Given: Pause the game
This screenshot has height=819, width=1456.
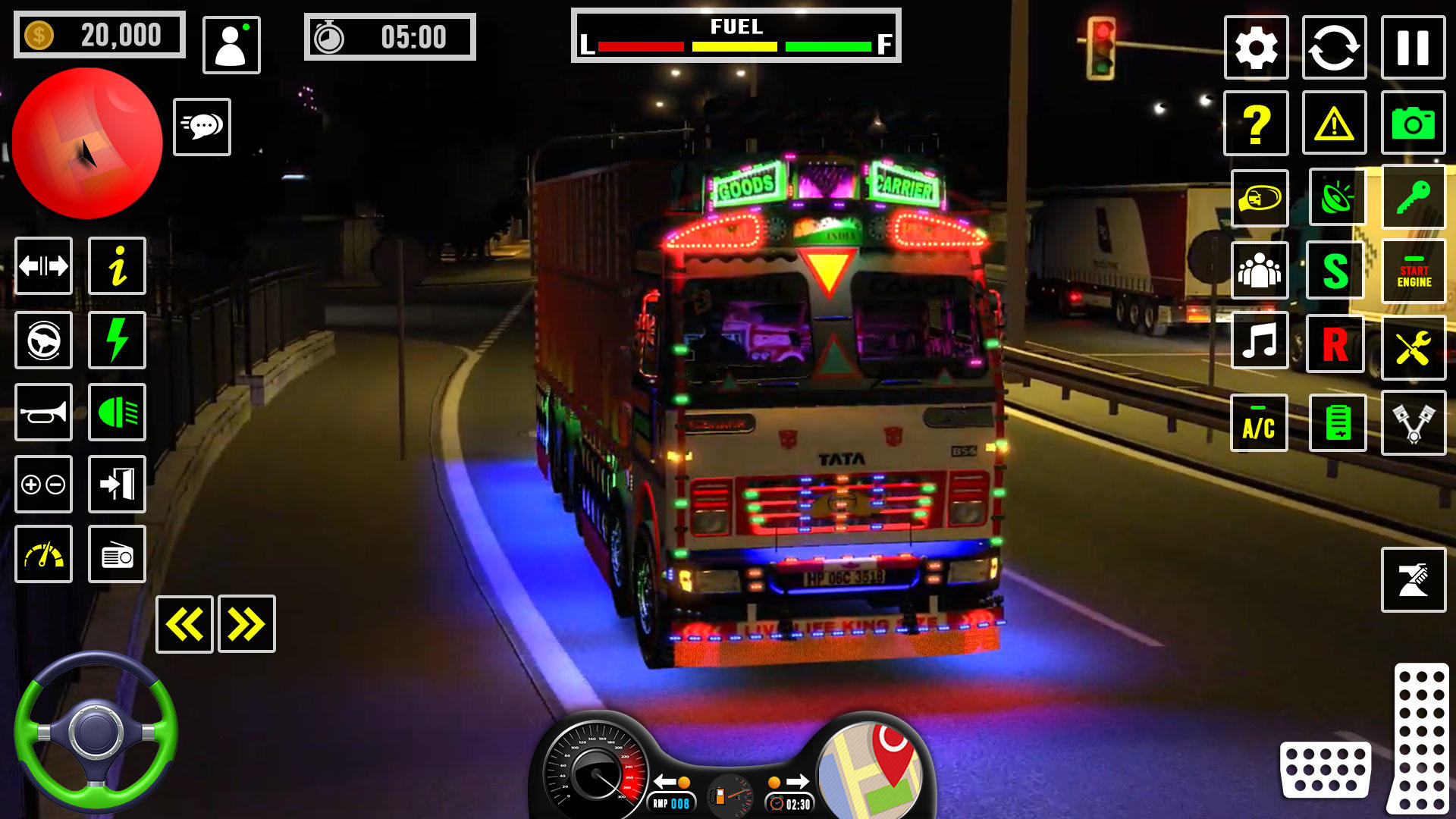Looking at the screenshot, I should pyautogui.click(x=1412, y=45).
